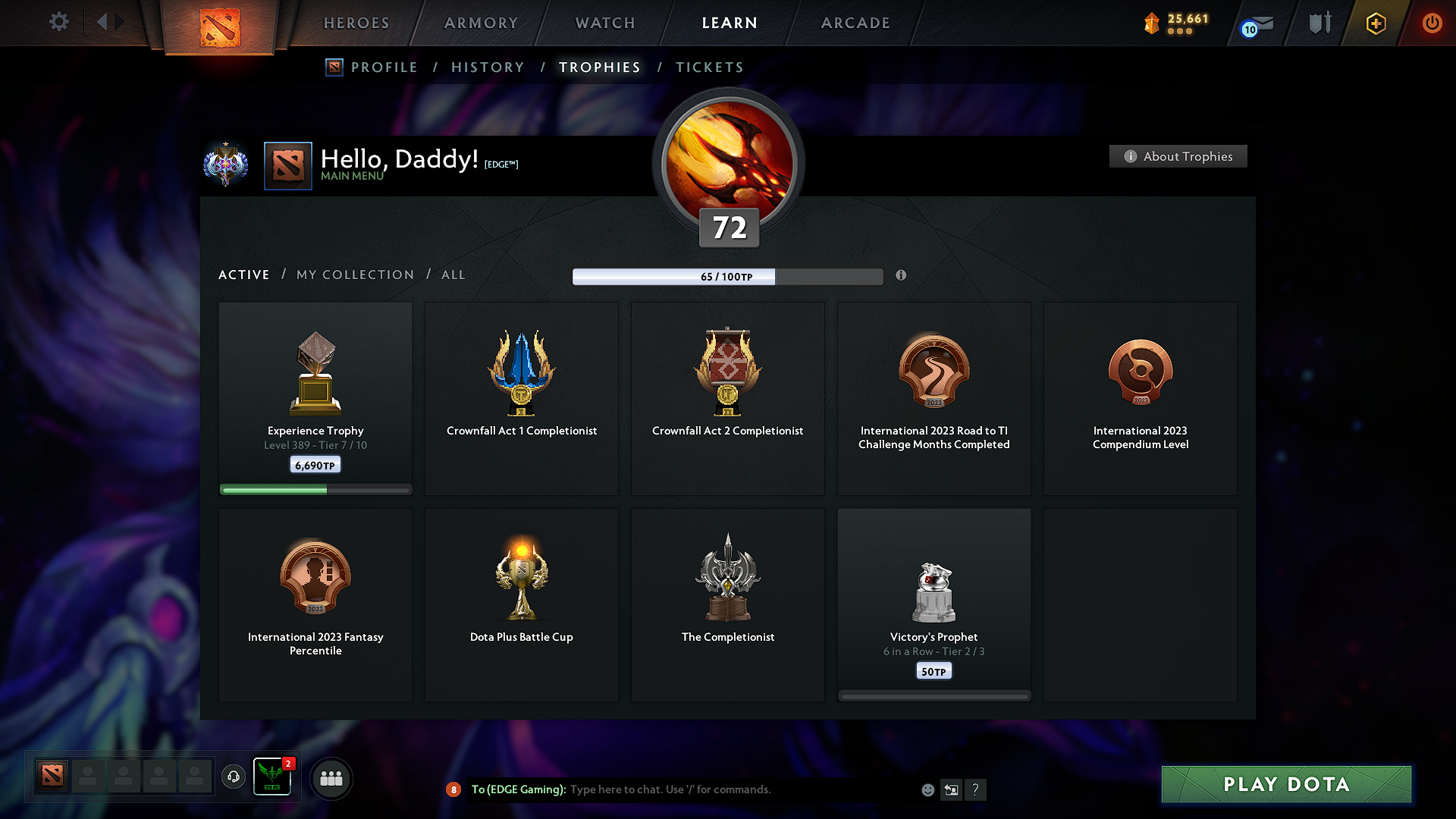Open the ARCADE section

pos(855,23)
